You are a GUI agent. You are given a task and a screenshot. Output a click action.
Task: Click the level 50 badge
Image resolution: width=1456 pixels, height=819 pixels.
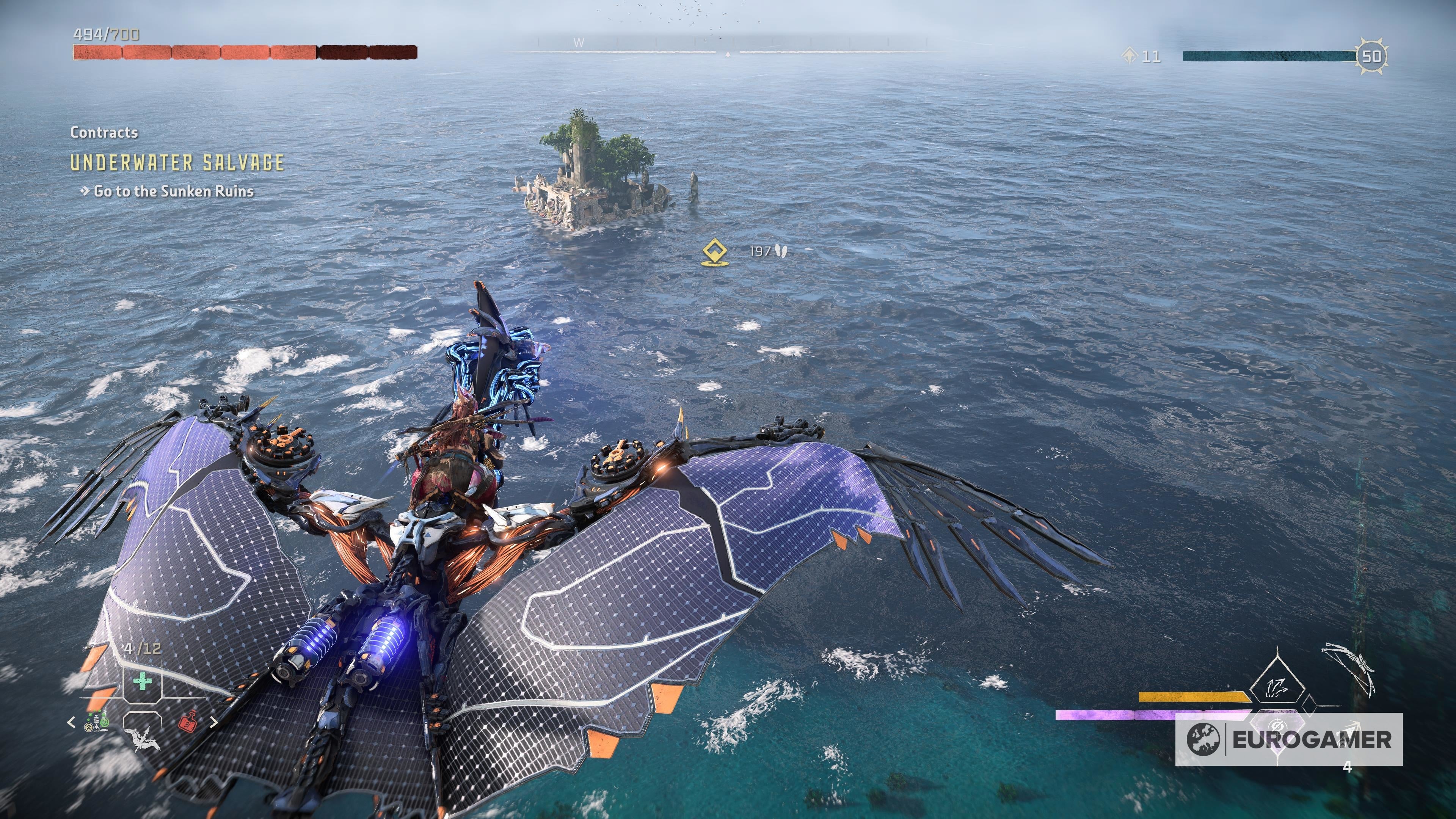click(1371, 56)
